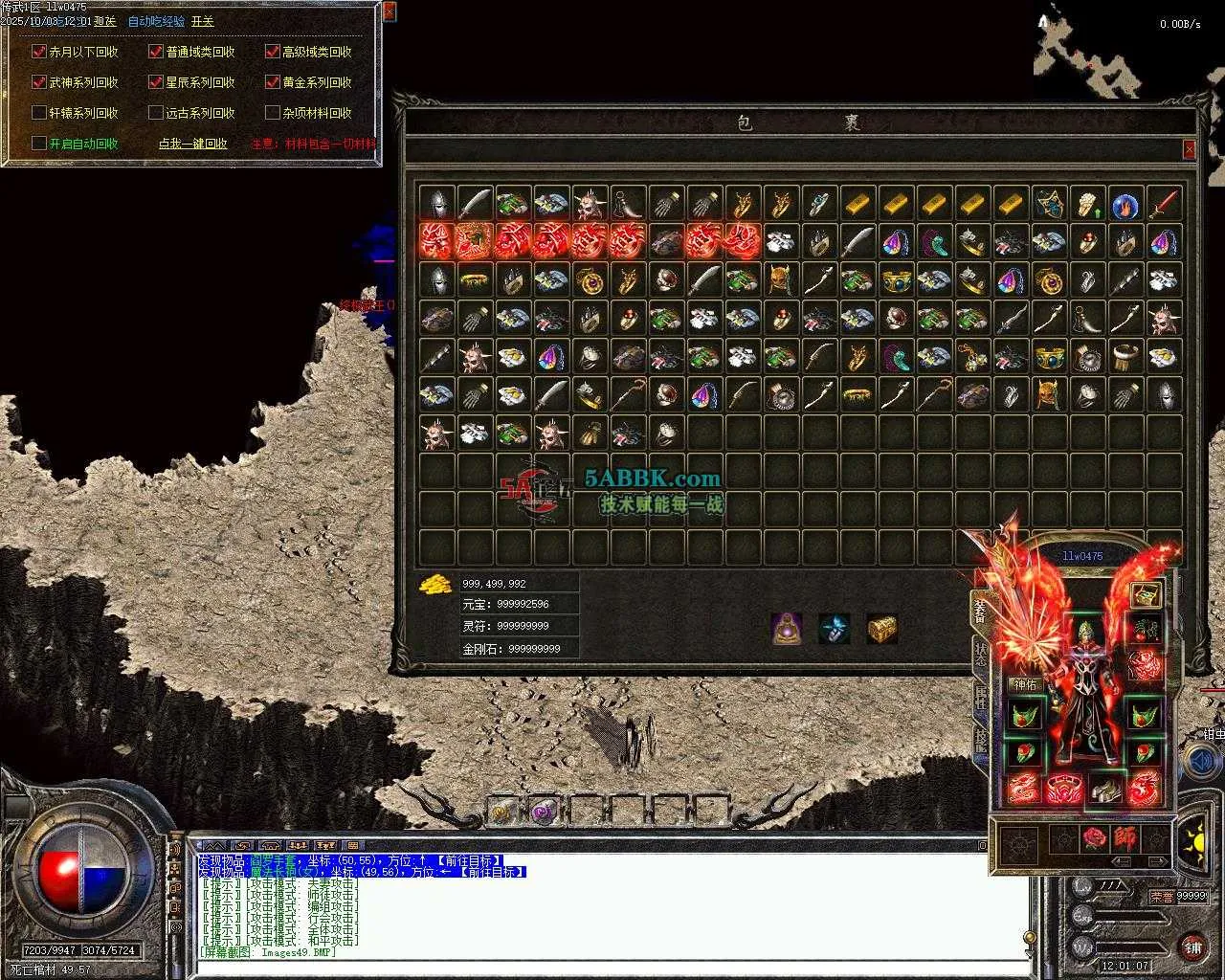Close the recycle settings panel
1225x980 pixels.
(x=389, y=11)
